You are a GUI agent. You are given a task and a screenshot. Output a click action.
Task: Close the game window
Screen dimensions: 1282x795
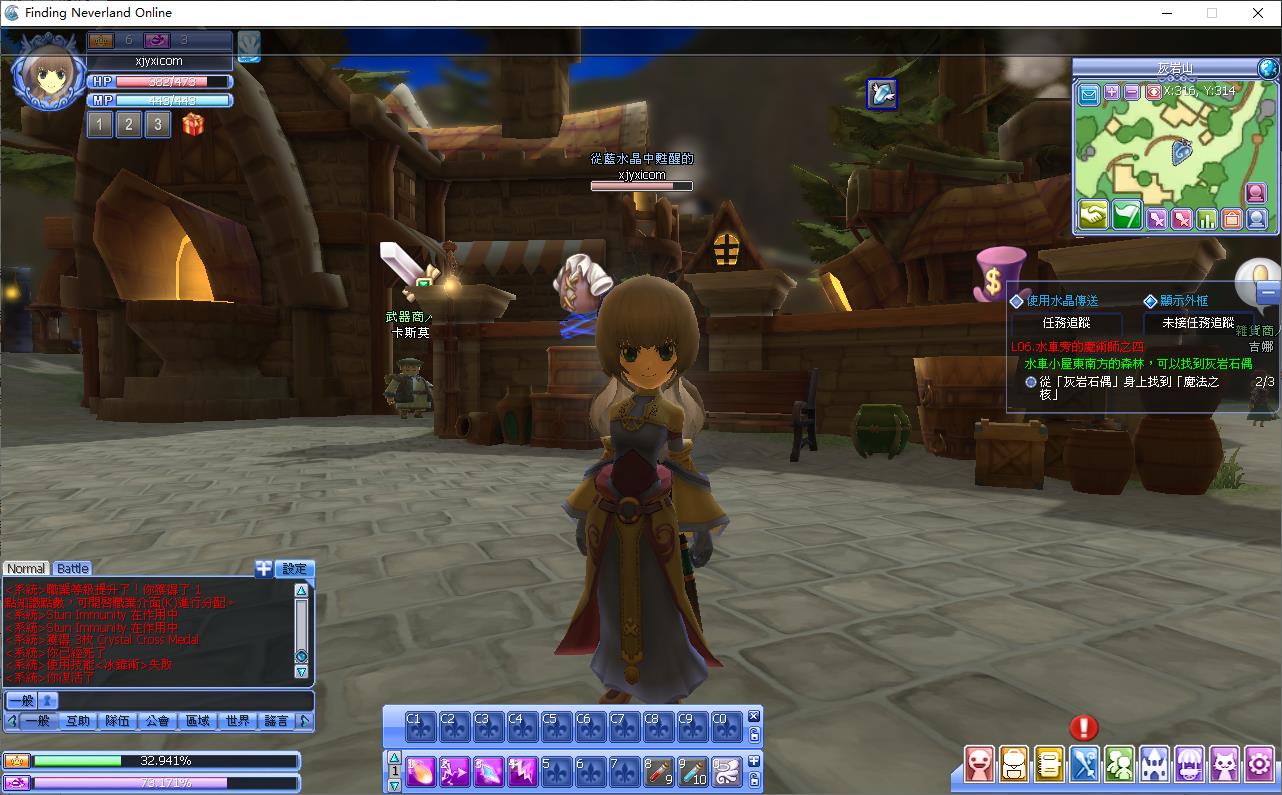1258,13
